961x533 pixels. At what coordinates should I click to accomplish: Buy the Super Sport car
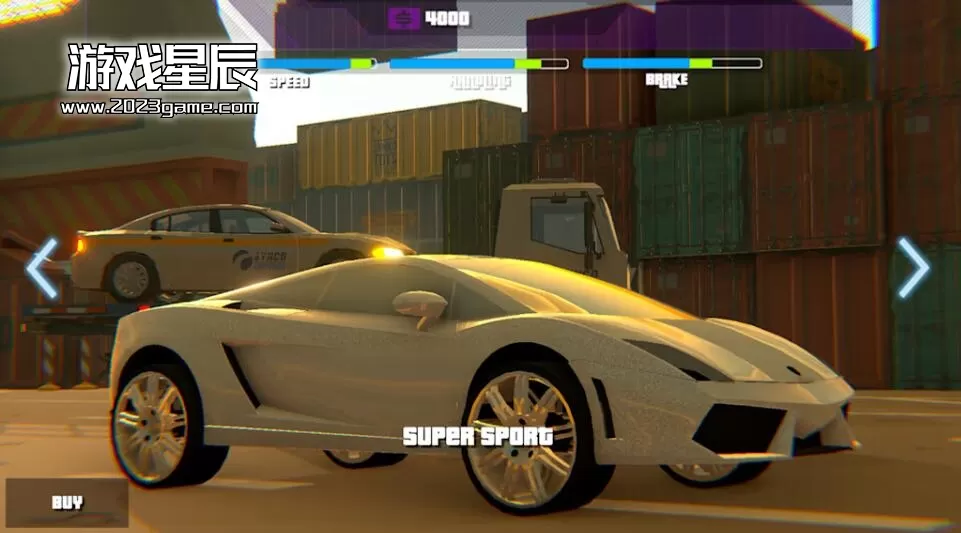(x=67, y=502)
